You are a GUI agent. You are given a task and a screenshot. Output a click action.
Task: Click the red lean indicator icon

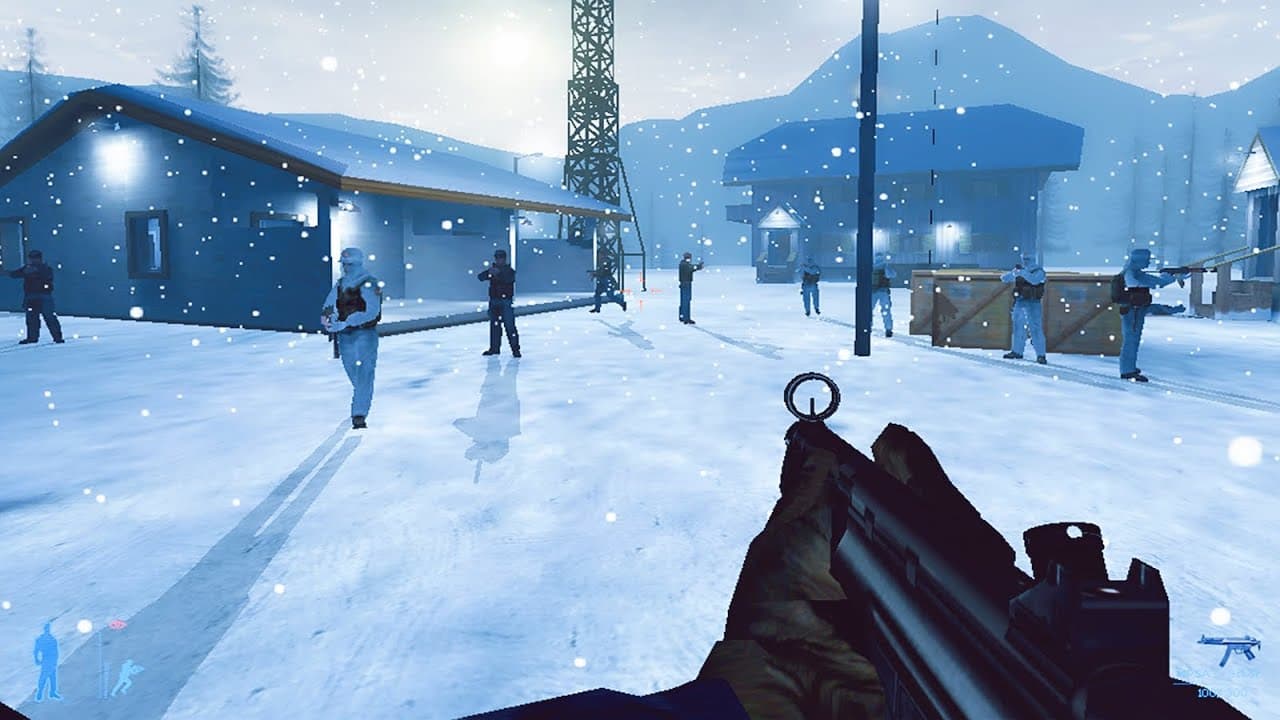pos(118,623)
